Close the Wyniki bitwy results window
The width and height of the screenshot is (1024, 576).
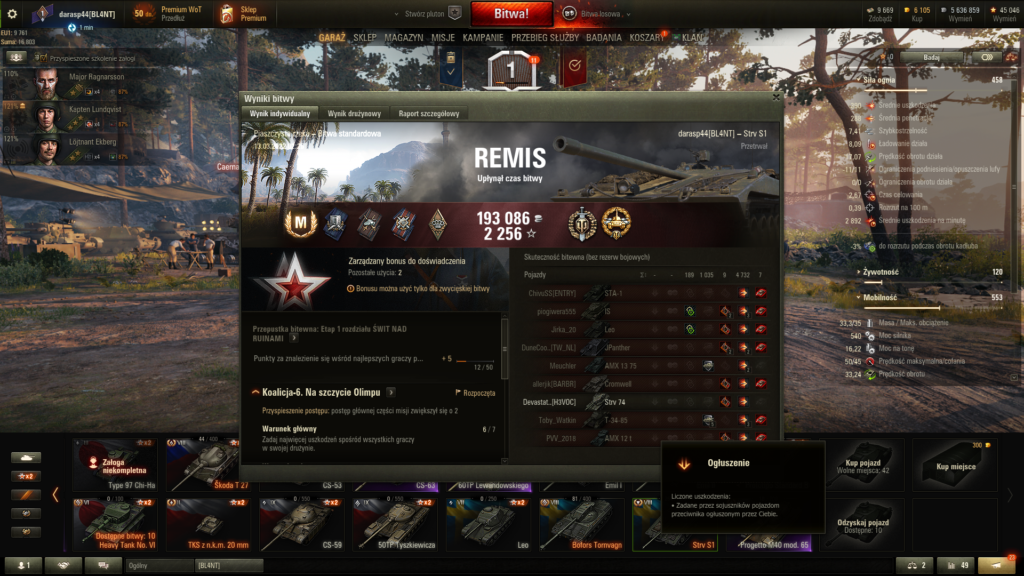pos(774,98)
